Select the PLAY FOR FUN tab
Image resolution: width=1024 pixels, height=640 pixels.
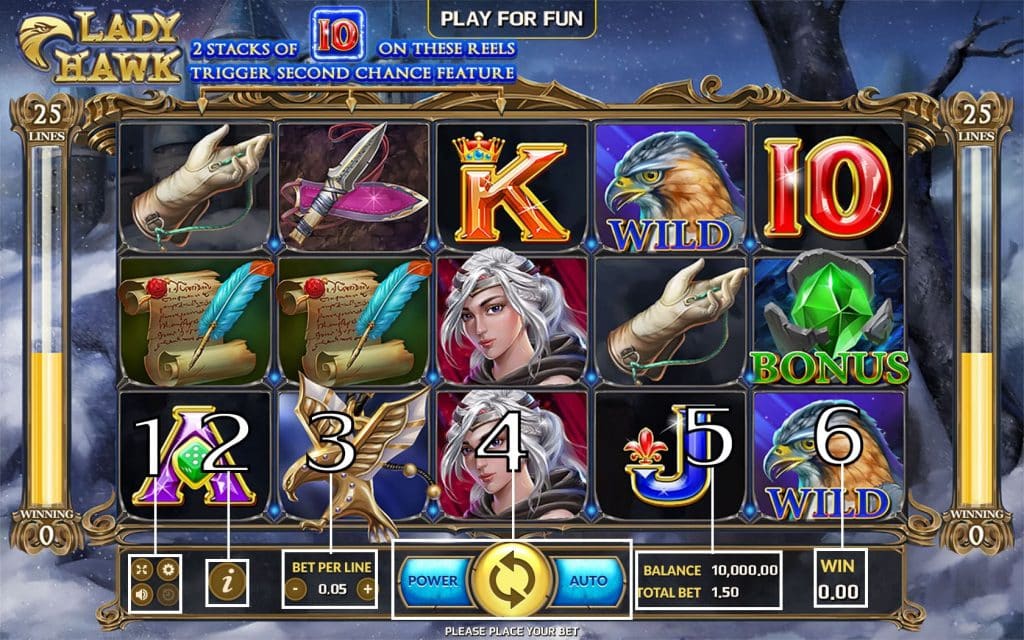pyautogui.click(x=511, y=17)
